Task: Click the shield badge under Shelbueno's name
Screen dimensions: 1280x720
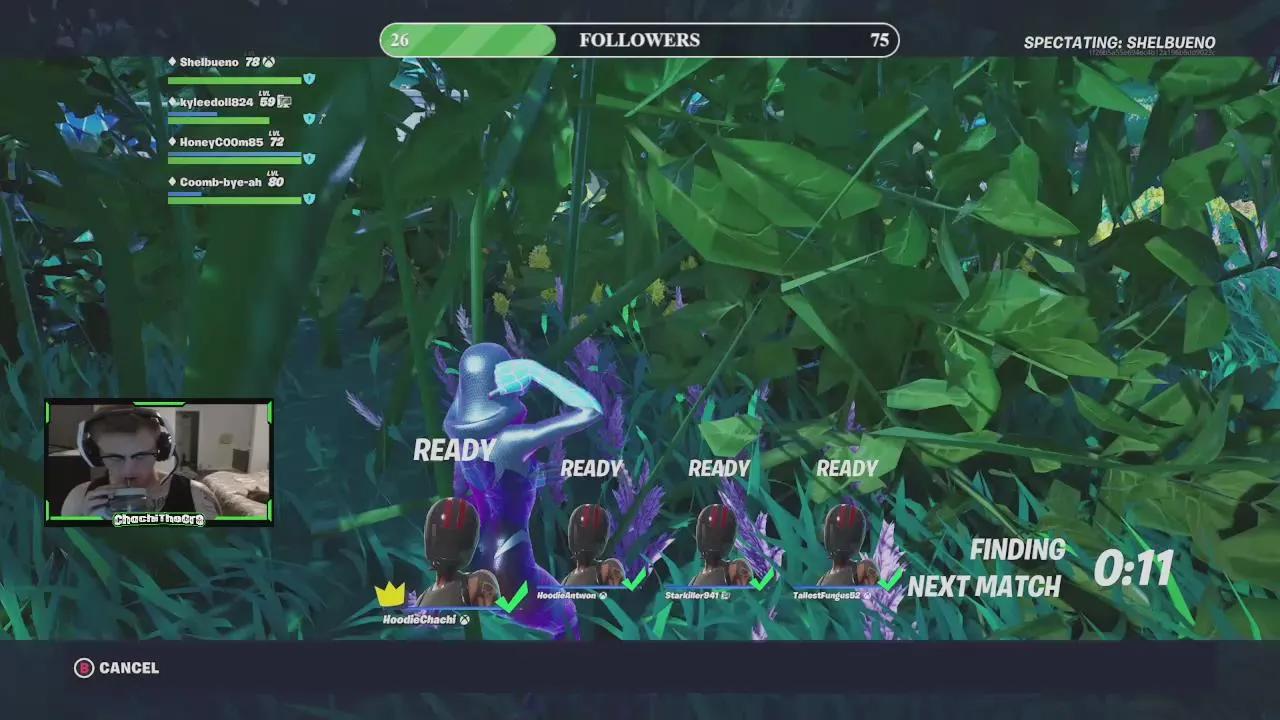Action: [309, 79]
